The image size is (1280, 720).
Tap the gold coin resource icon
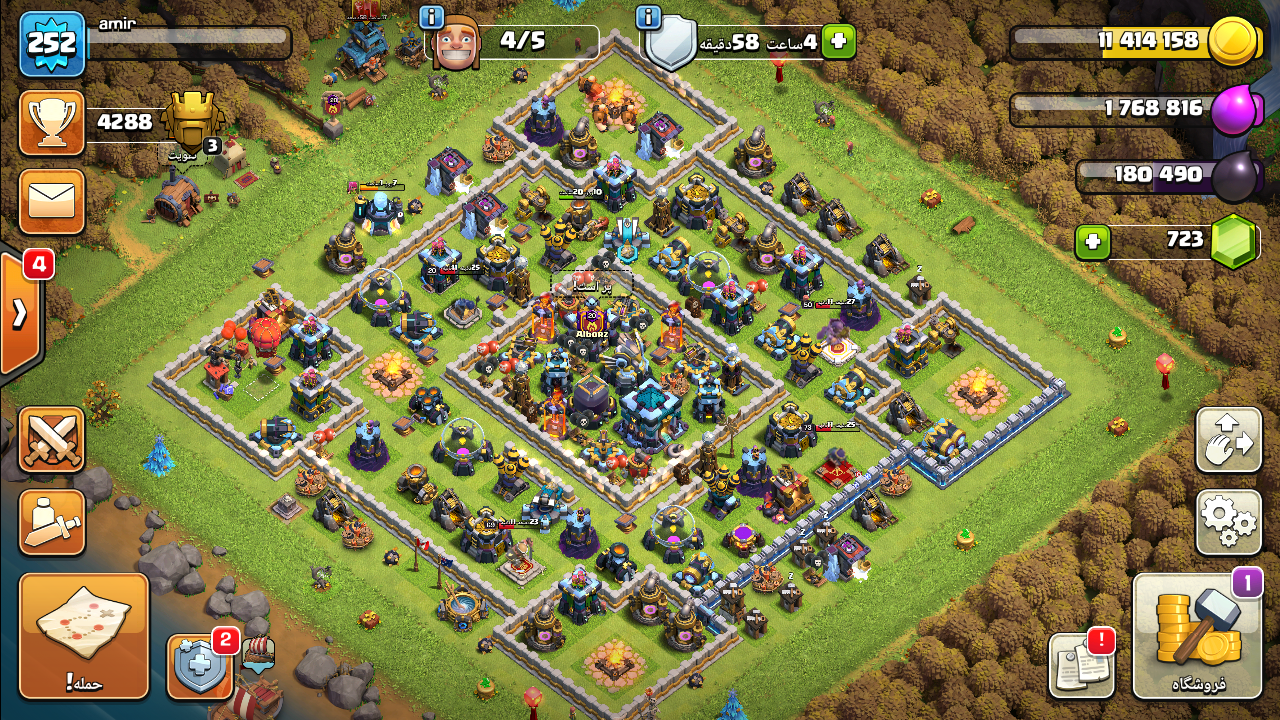tap(1232, 42)
